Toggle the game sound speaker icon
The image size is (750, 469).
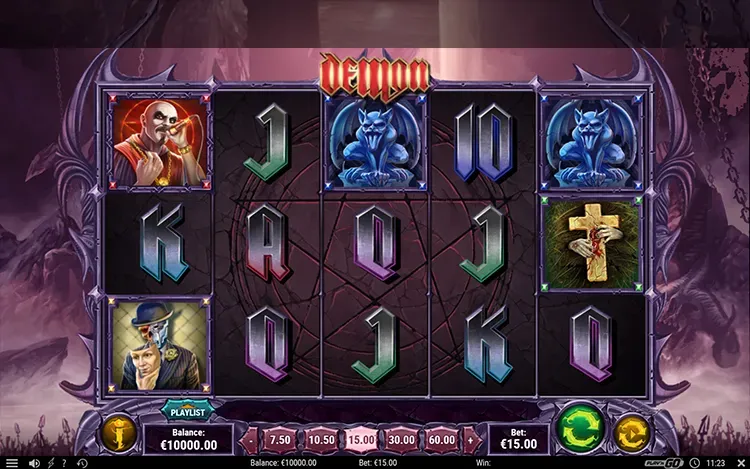tap(33, 463)
